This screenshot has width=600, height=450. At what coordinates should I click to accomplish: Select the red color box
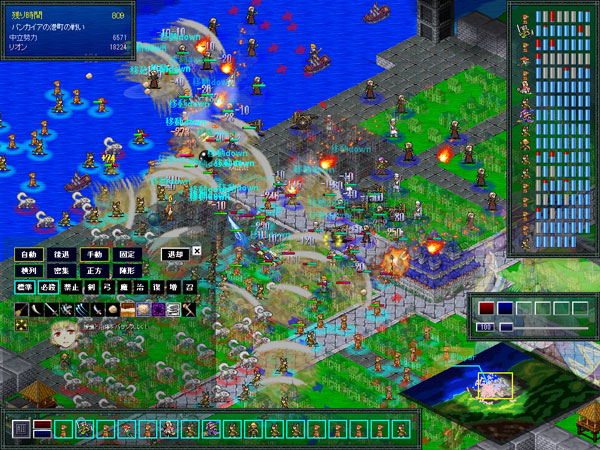click(487, 308)
